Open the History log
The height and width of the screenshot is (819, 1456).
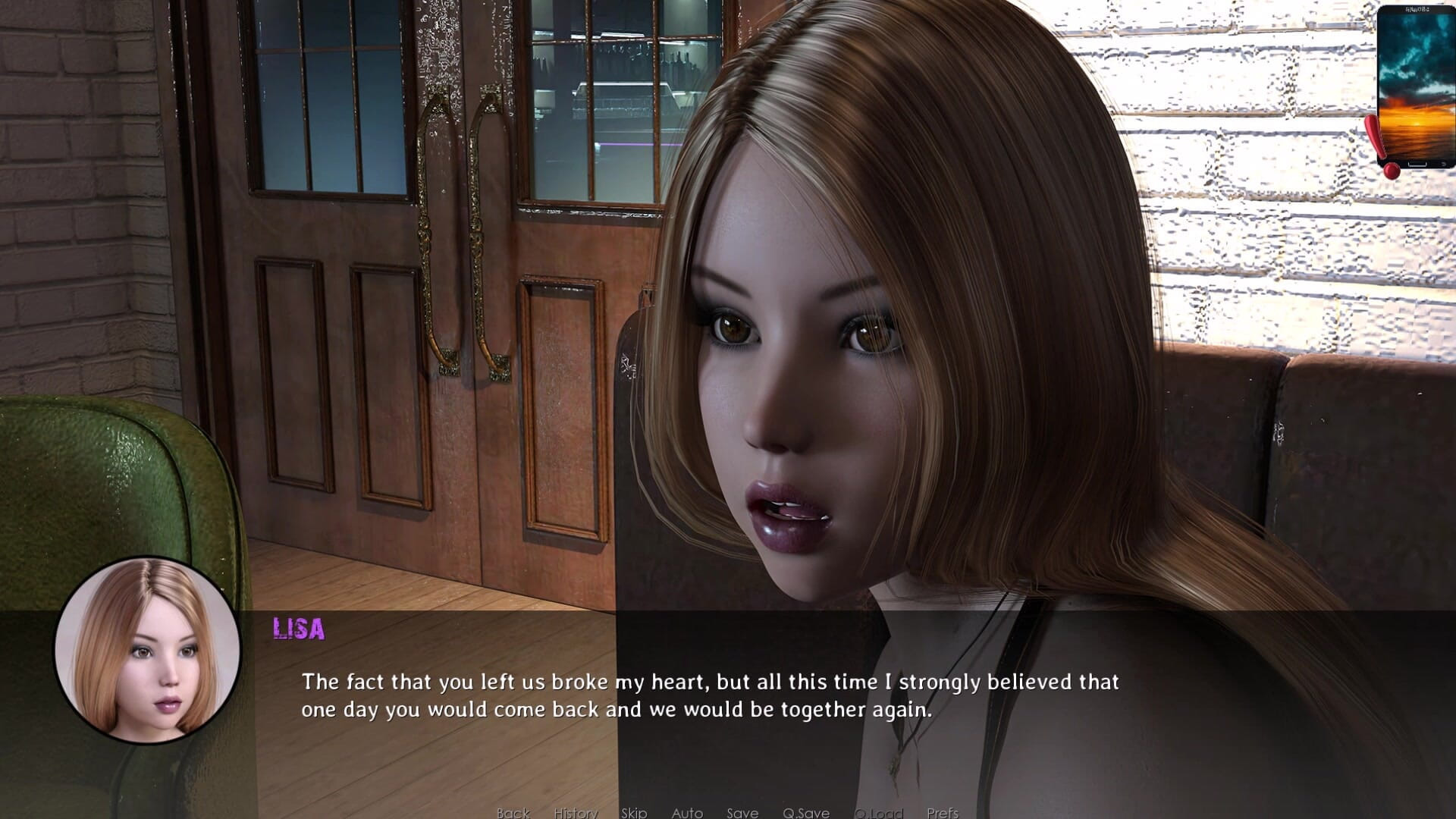[x=576, y=812]
